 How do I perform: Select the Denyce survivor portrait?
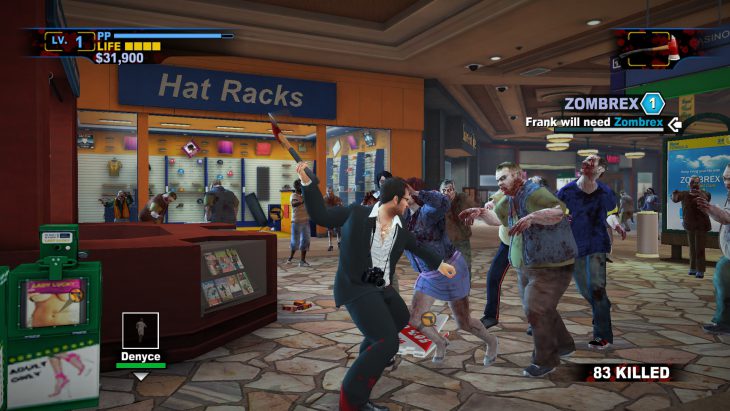(140, 329)
